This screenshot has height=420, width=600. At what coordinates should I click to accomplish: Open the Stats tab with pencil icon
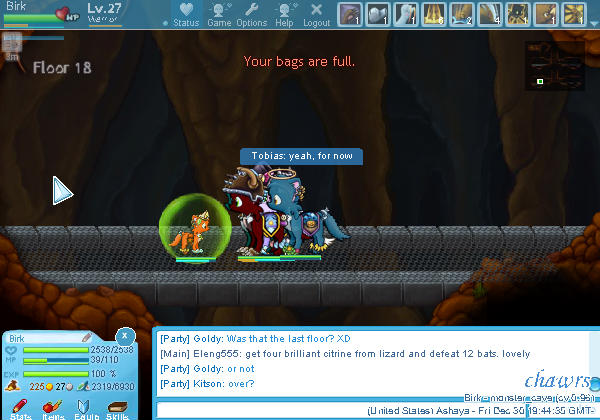[20, 408]
